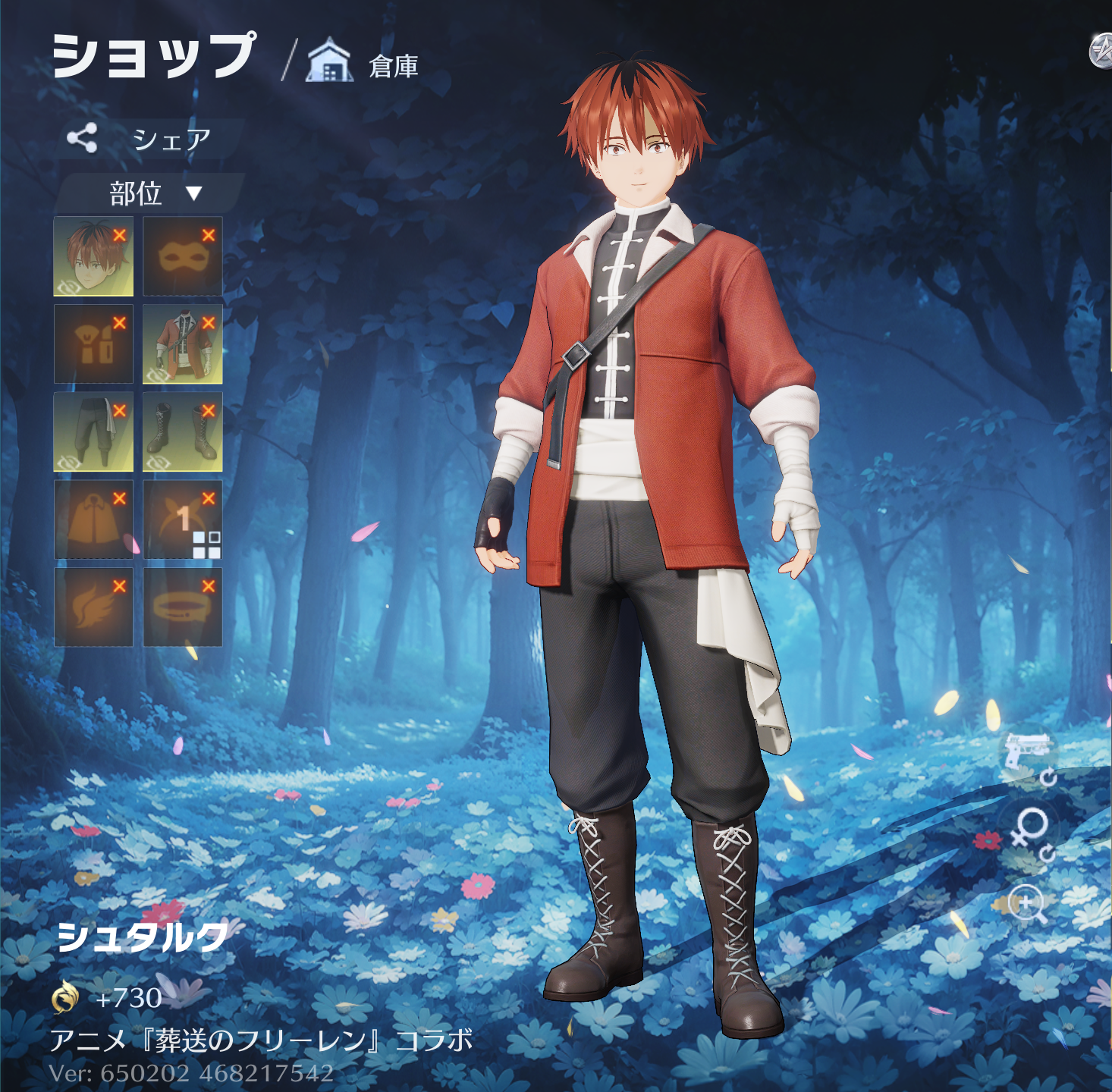Select the red-haired hairstyle slot
The height and width of the screenshot is (1092, 1112).
click(x=93, y=256)
